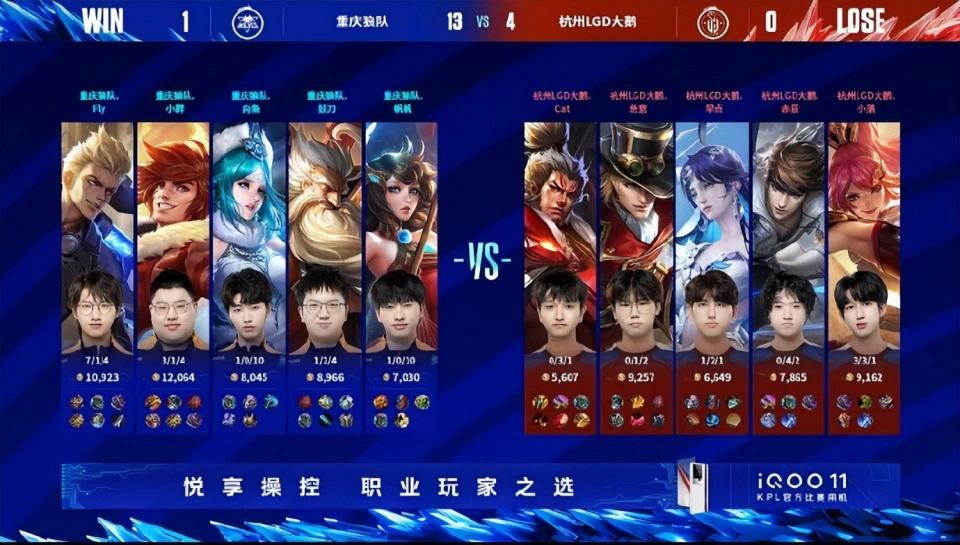Open player 赤辰's hero card
960x545 pixels.
[x=788, y=200]
